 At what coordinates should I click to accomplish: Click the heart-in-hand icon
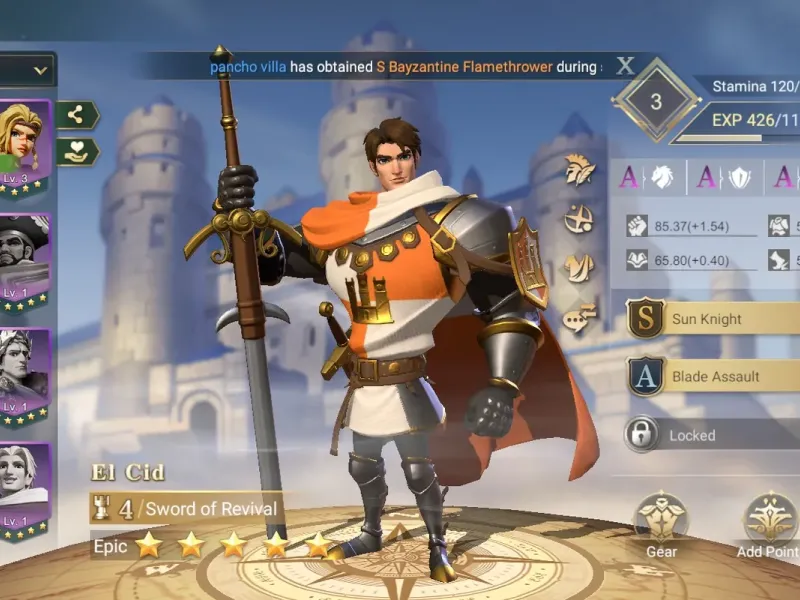click(x=75, y=152)
